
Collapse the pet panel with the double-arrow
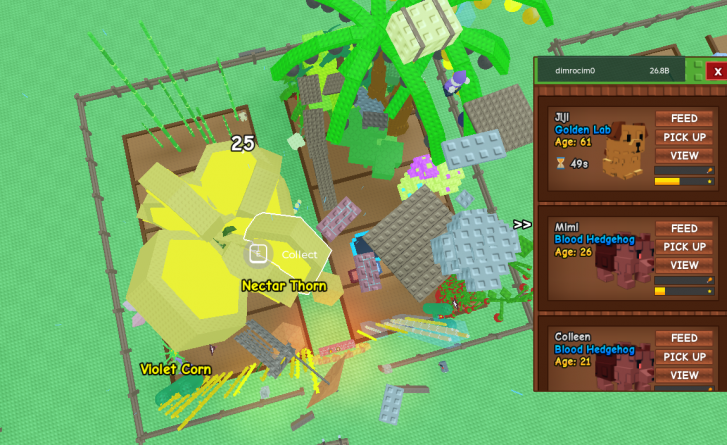[x=522, y=225]
